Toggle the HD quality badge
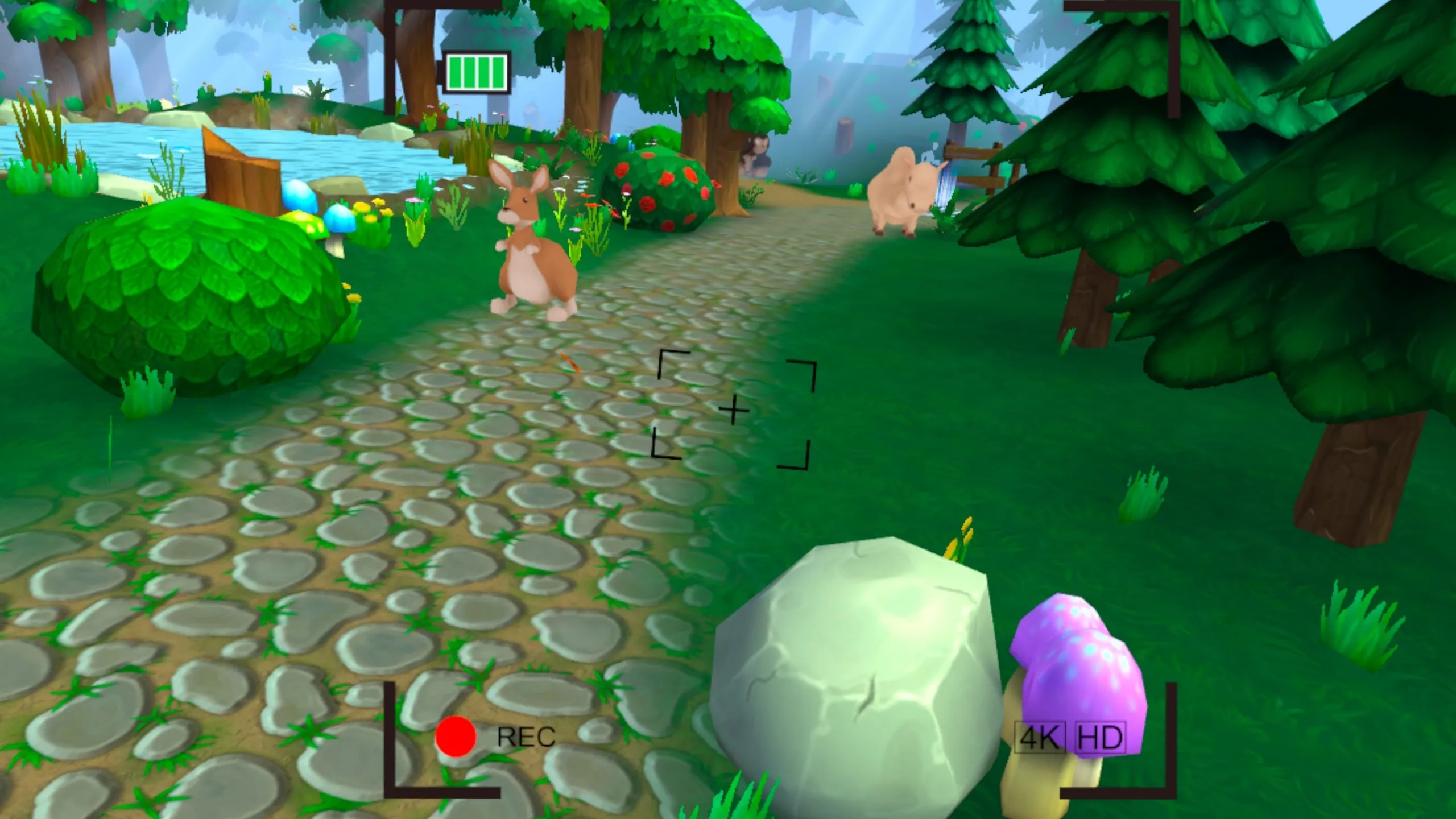The width and height of the screenshot is (1456, 819). [1101, 738]
